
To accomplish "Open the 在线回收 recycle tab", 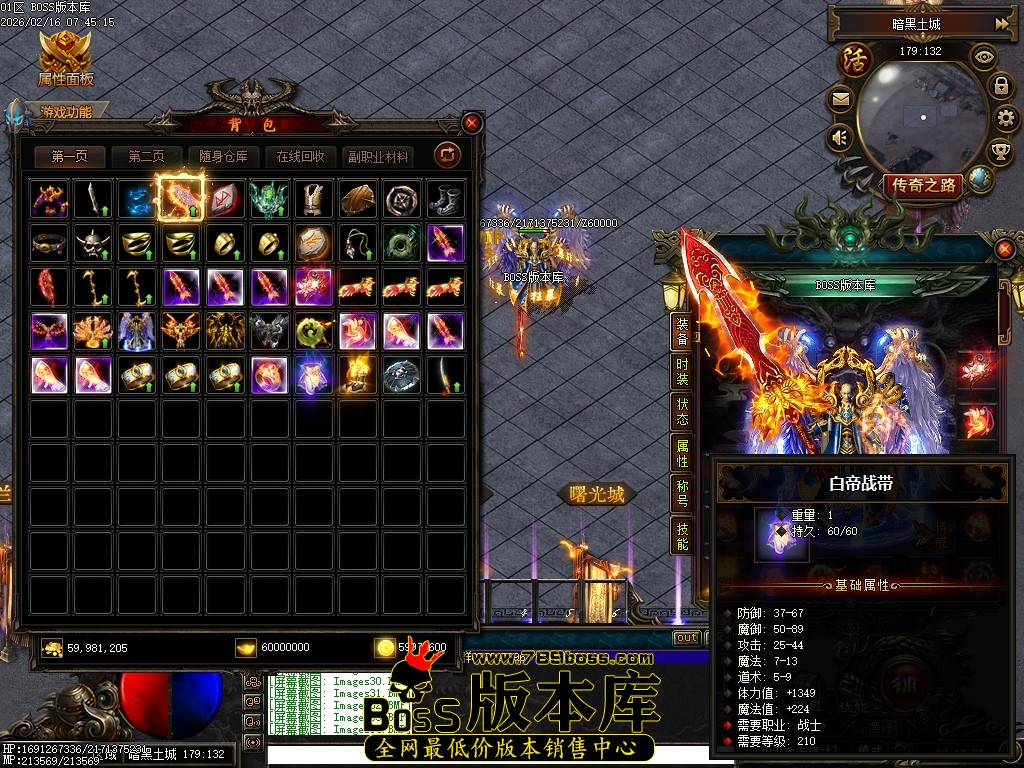I will click(301, 157).
